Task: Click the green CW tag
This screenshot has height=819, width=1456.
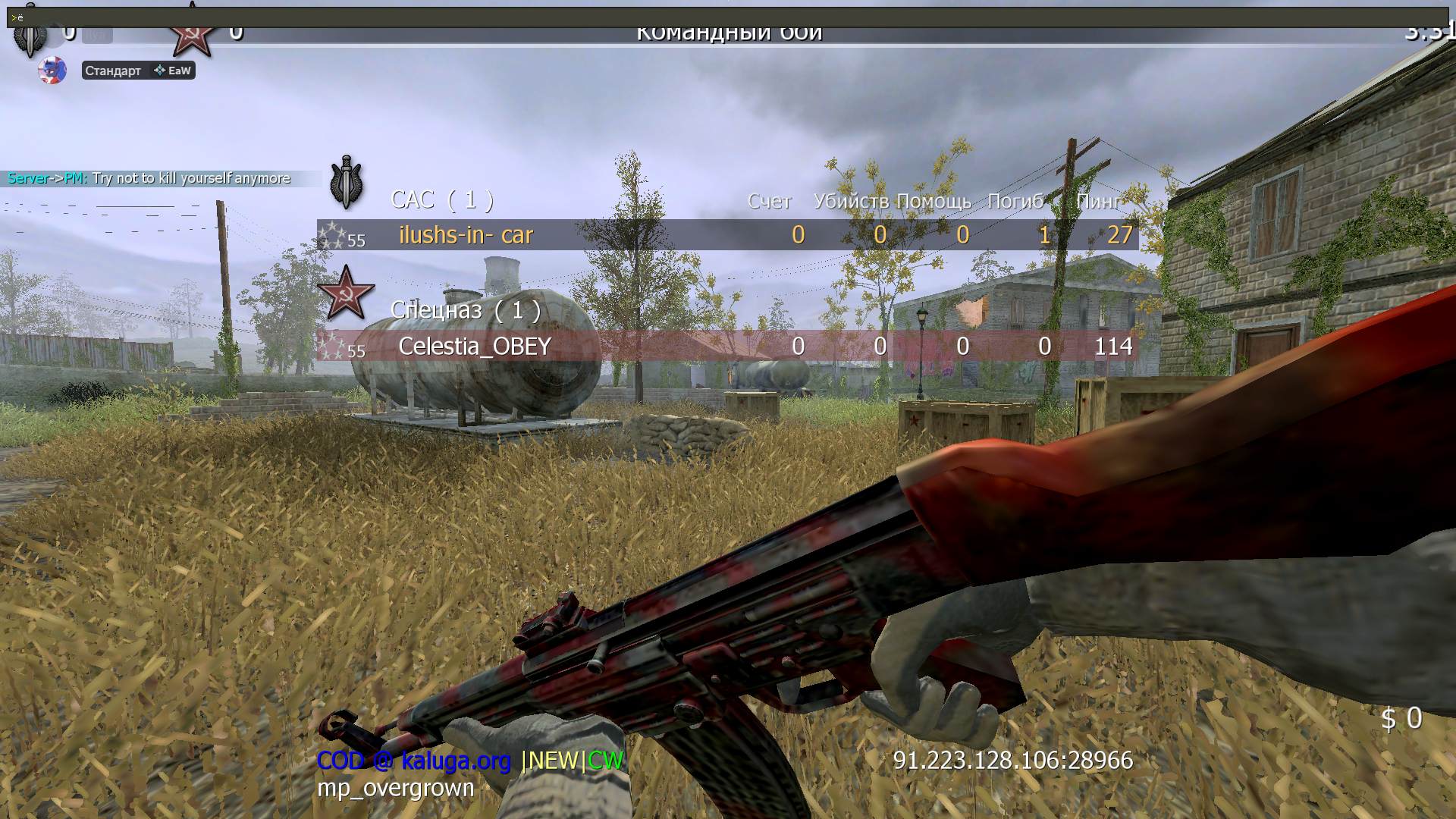Action: tap(604, 761)
